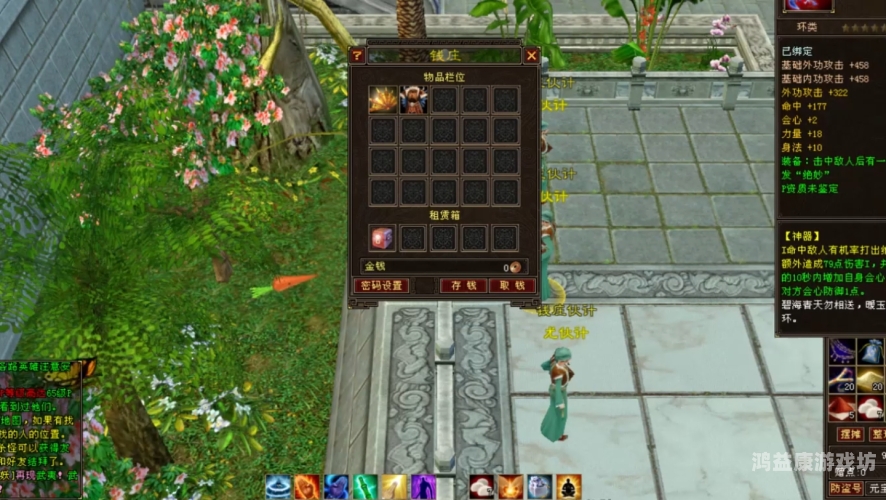Select the golden fan item in the bank
This screenshot has width=886, height=500.
click(x=383, y=99)
